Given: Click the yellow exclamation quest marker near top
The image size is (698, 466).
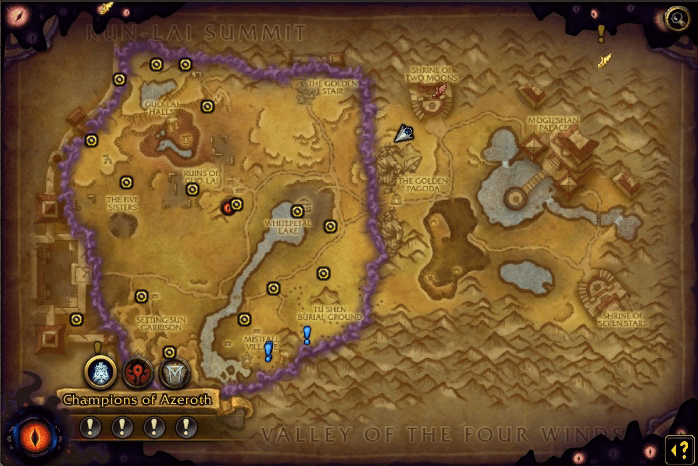Looking at the screenshot, I should pos(601,33).
